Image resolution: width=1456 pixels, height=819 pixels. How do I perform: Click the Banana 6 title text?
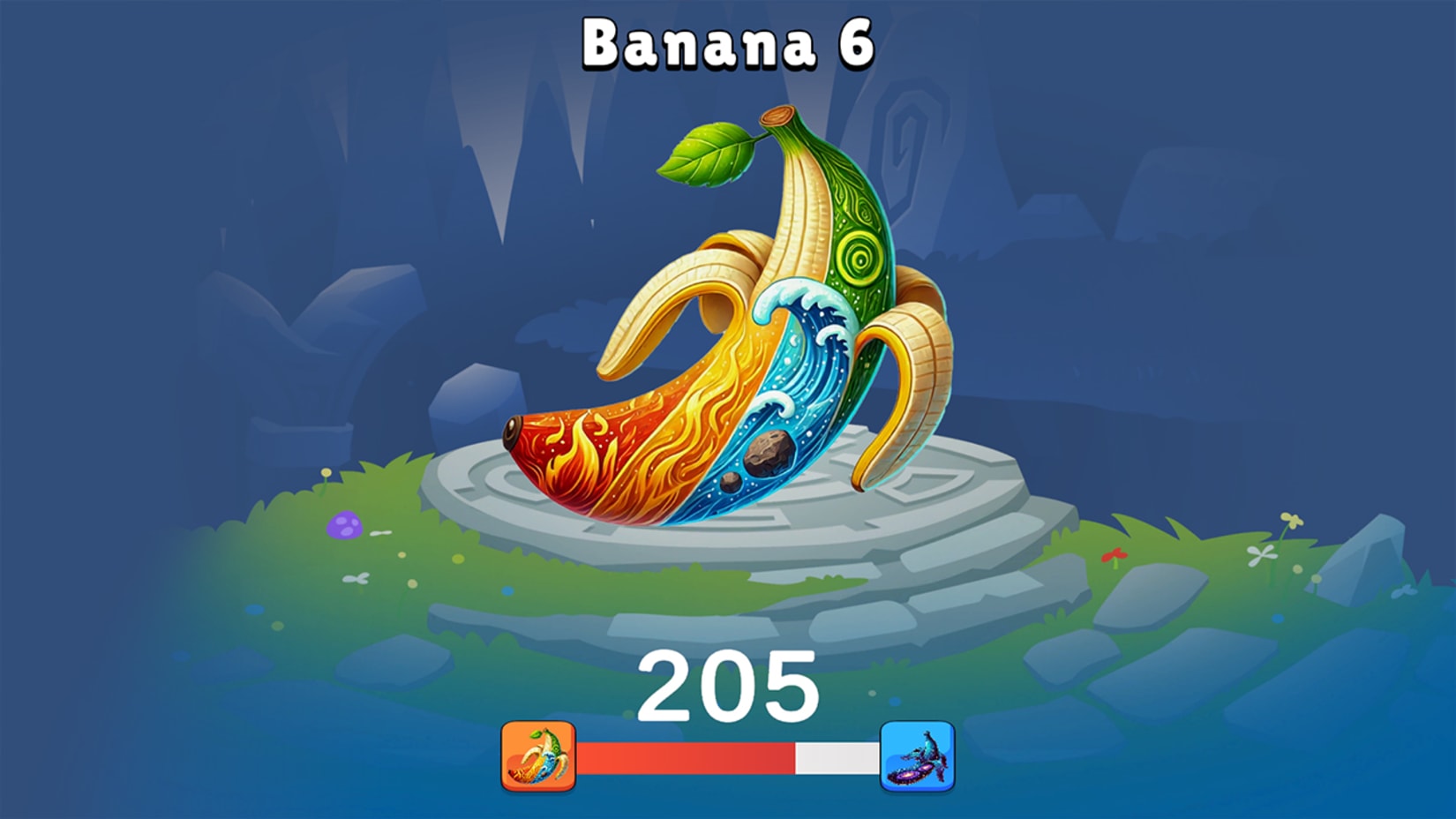coord(729,42)
